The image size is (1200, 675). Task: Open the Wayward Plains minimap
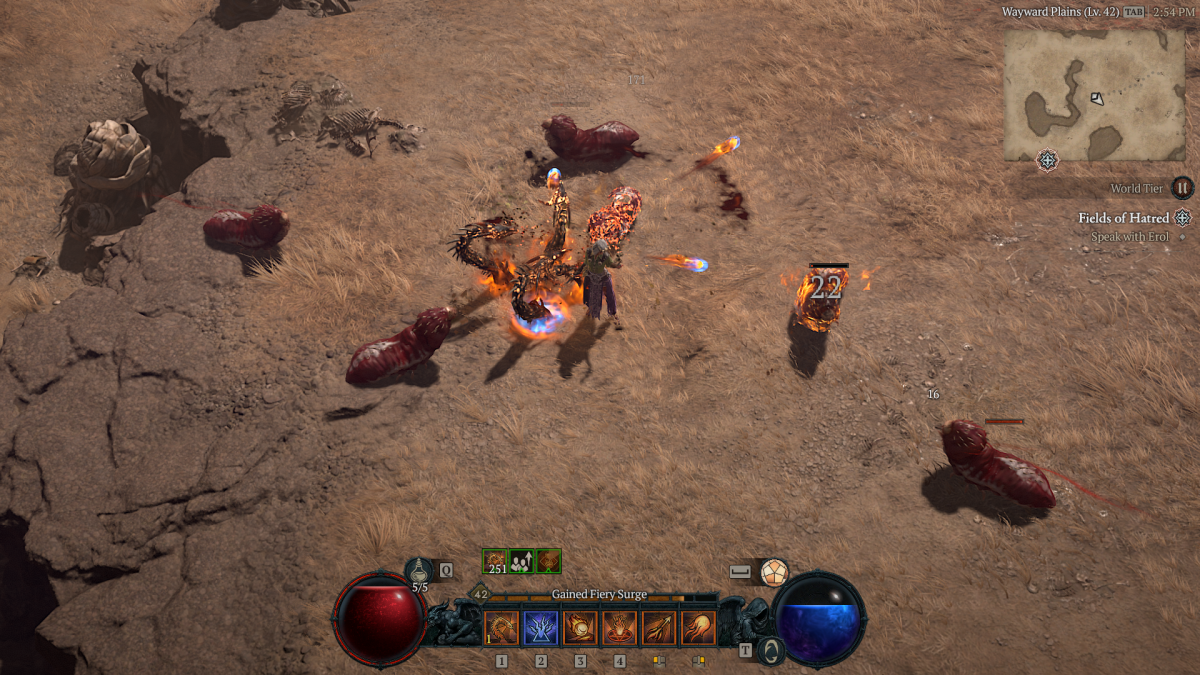[1094, 93]
